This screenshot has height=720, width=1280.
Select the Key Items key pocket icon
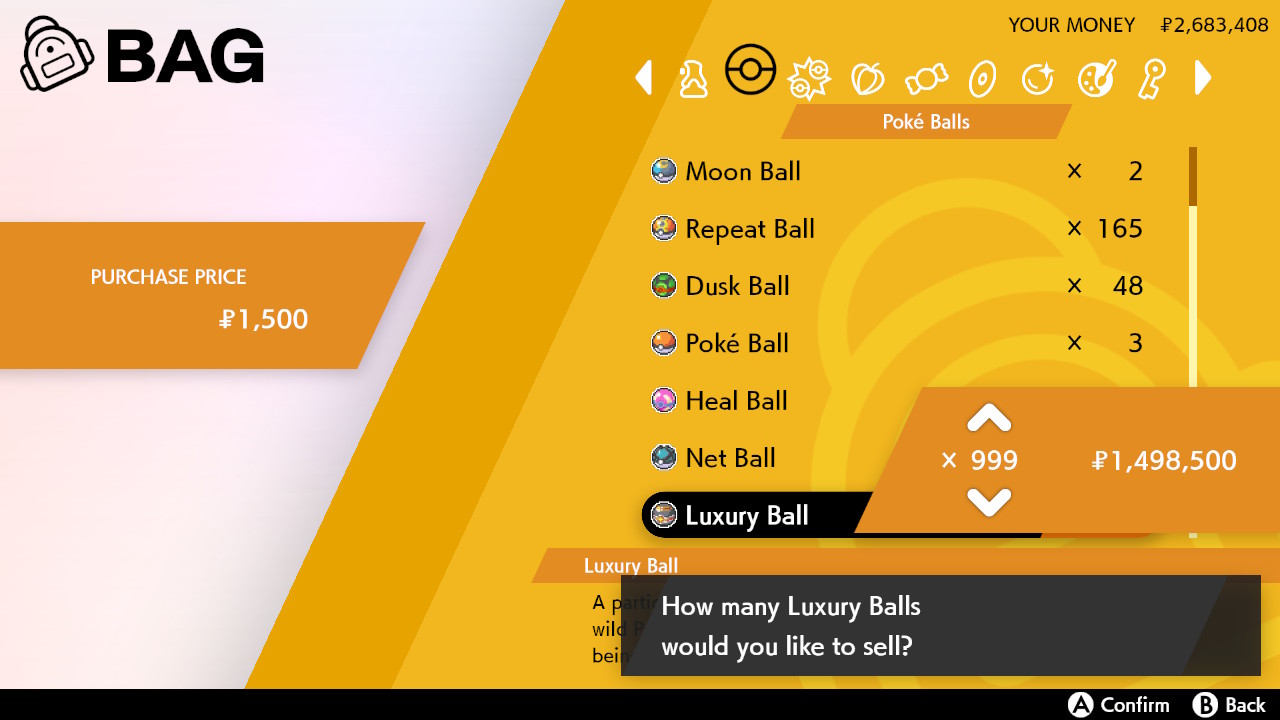(x=1151, y=78)
